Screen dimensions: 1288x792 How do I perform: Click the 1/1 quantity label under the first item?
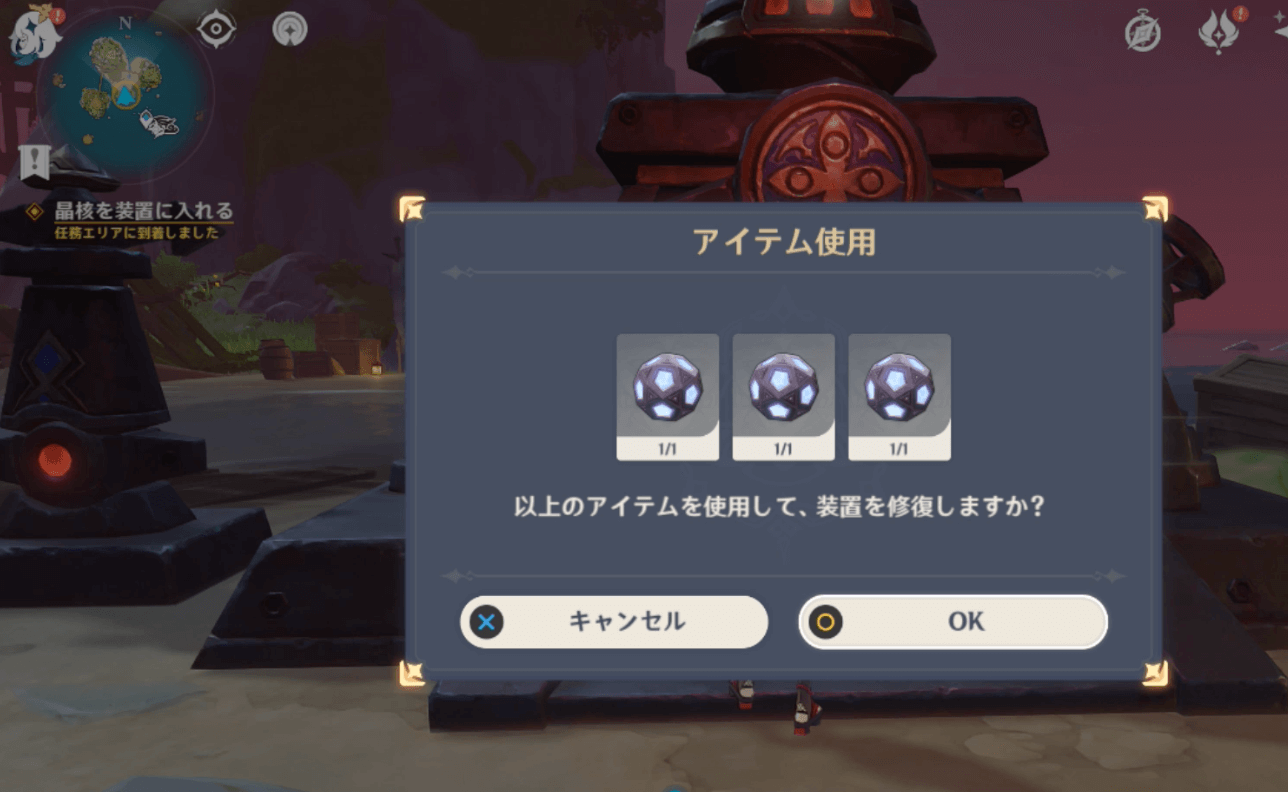pos(667,448)
